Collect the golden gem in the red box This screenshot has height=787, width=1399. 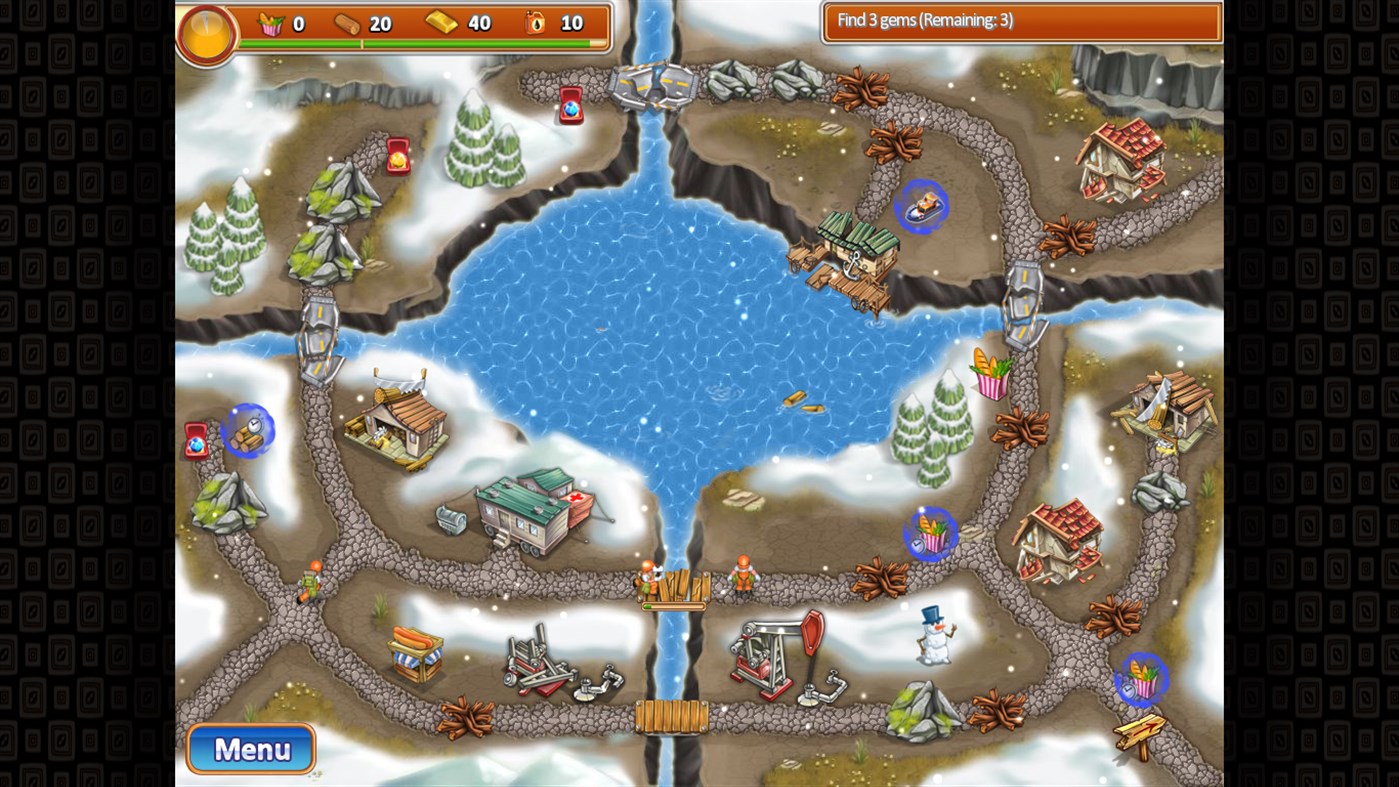[397, 156]
